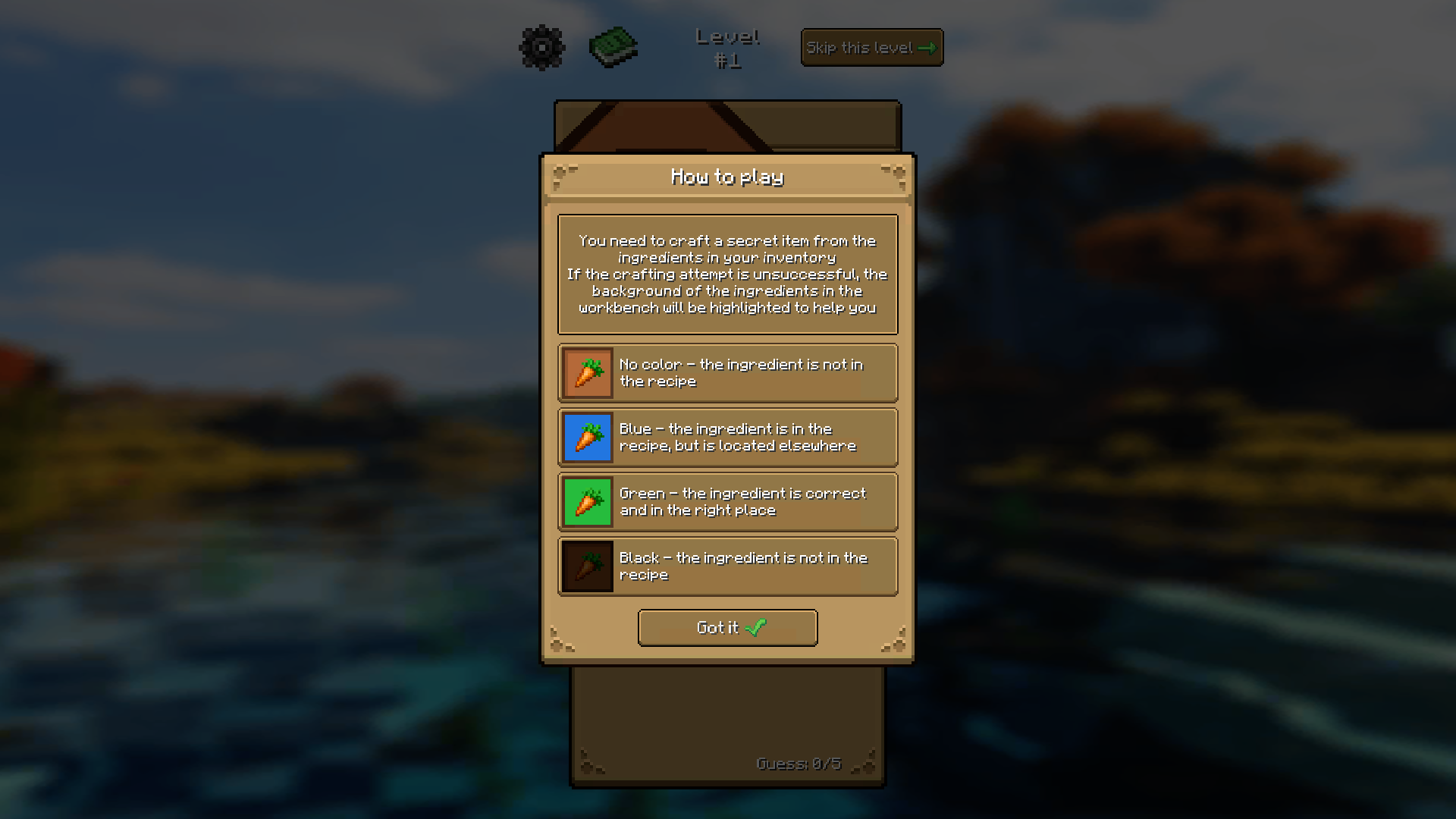Viewport: 1456px width, 819px height.
Task: Click the How to play title bar
Action: coord(727,177)
